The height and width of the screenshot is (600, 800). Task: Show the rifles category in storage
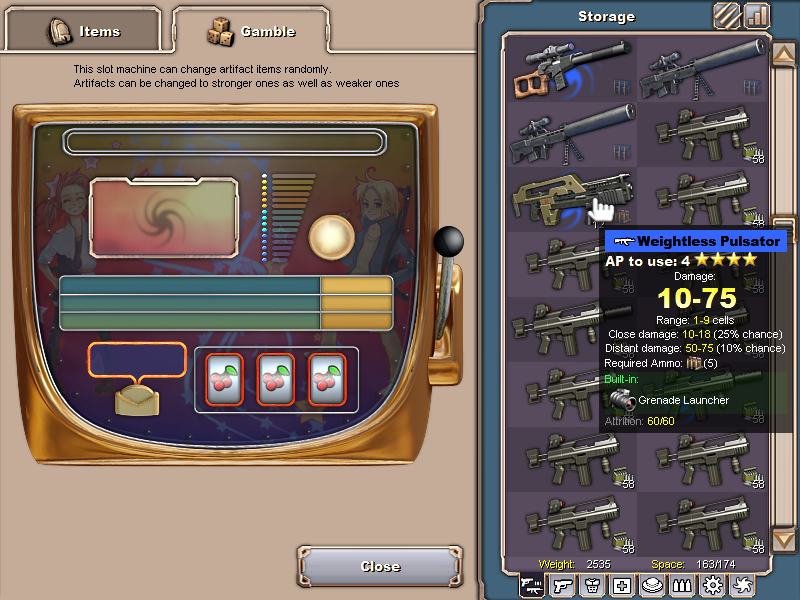[532, 586]
